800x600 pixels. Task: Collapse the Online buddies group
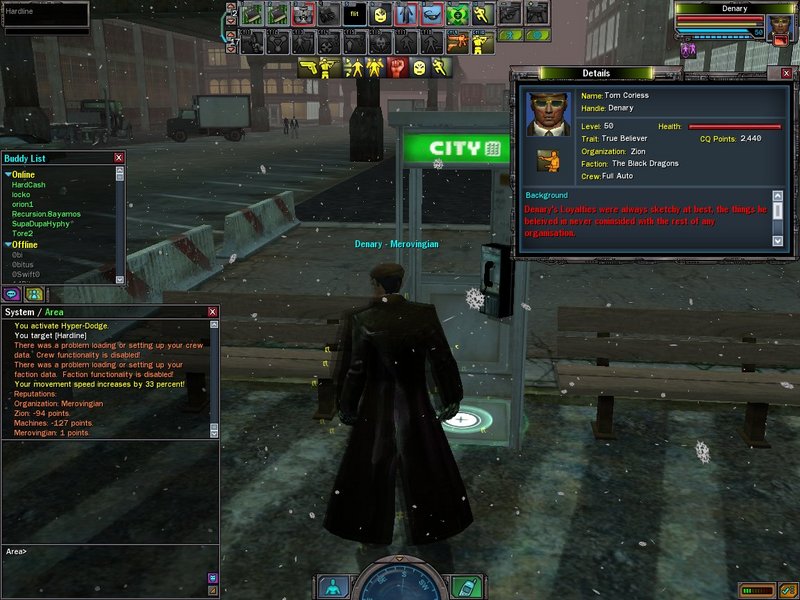tap(8, 175)
